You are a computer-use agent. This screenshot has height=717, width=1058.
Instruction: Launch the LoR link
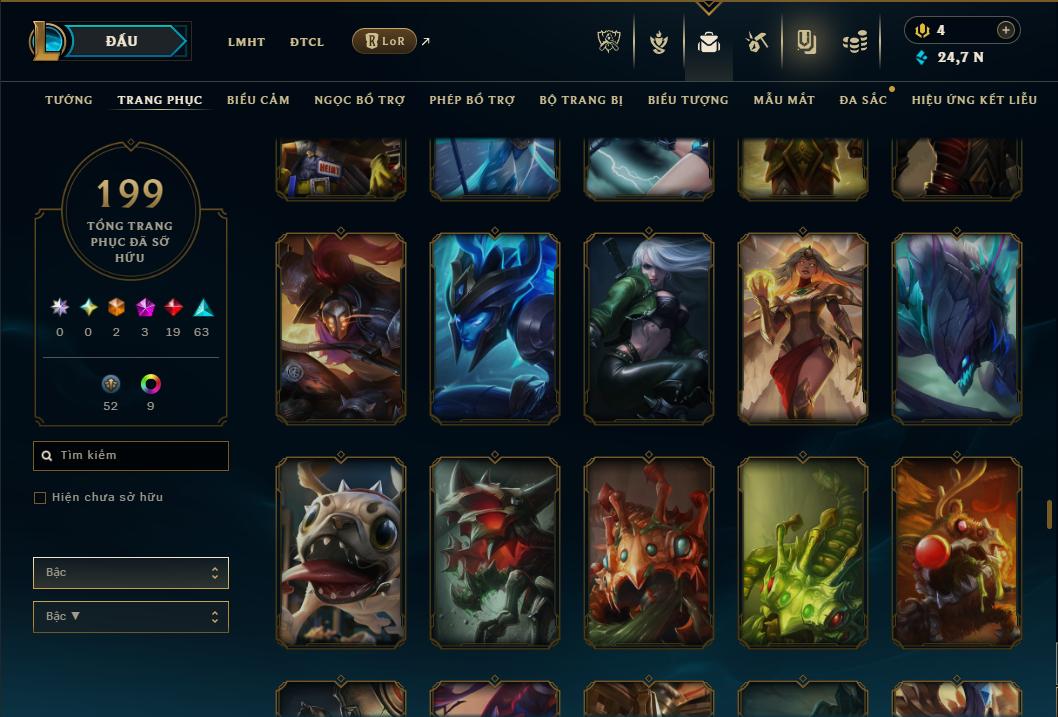point(385,41)
